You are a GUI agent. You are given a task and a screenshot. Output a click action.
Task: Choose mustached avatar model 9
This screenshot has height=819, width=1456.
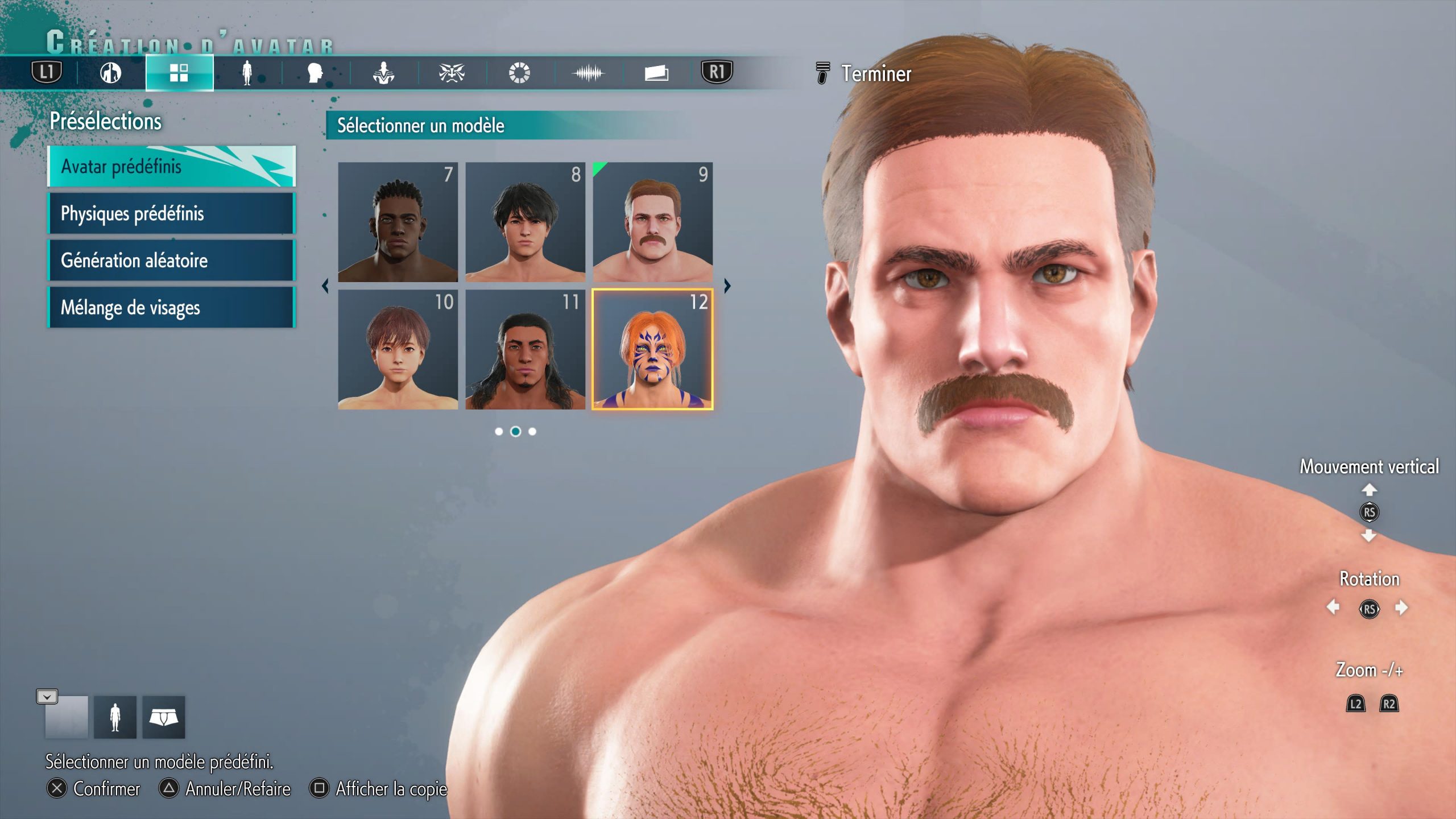[x=652, y=222]
